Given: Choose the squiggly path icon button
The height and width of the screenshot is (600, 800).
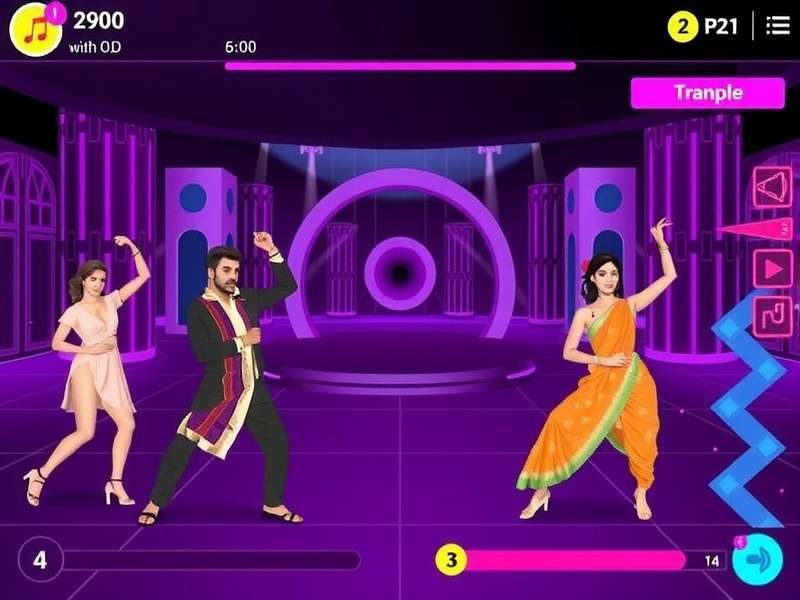Looking at the screenshot, I should pyautogui.click(x=771, y=314).
